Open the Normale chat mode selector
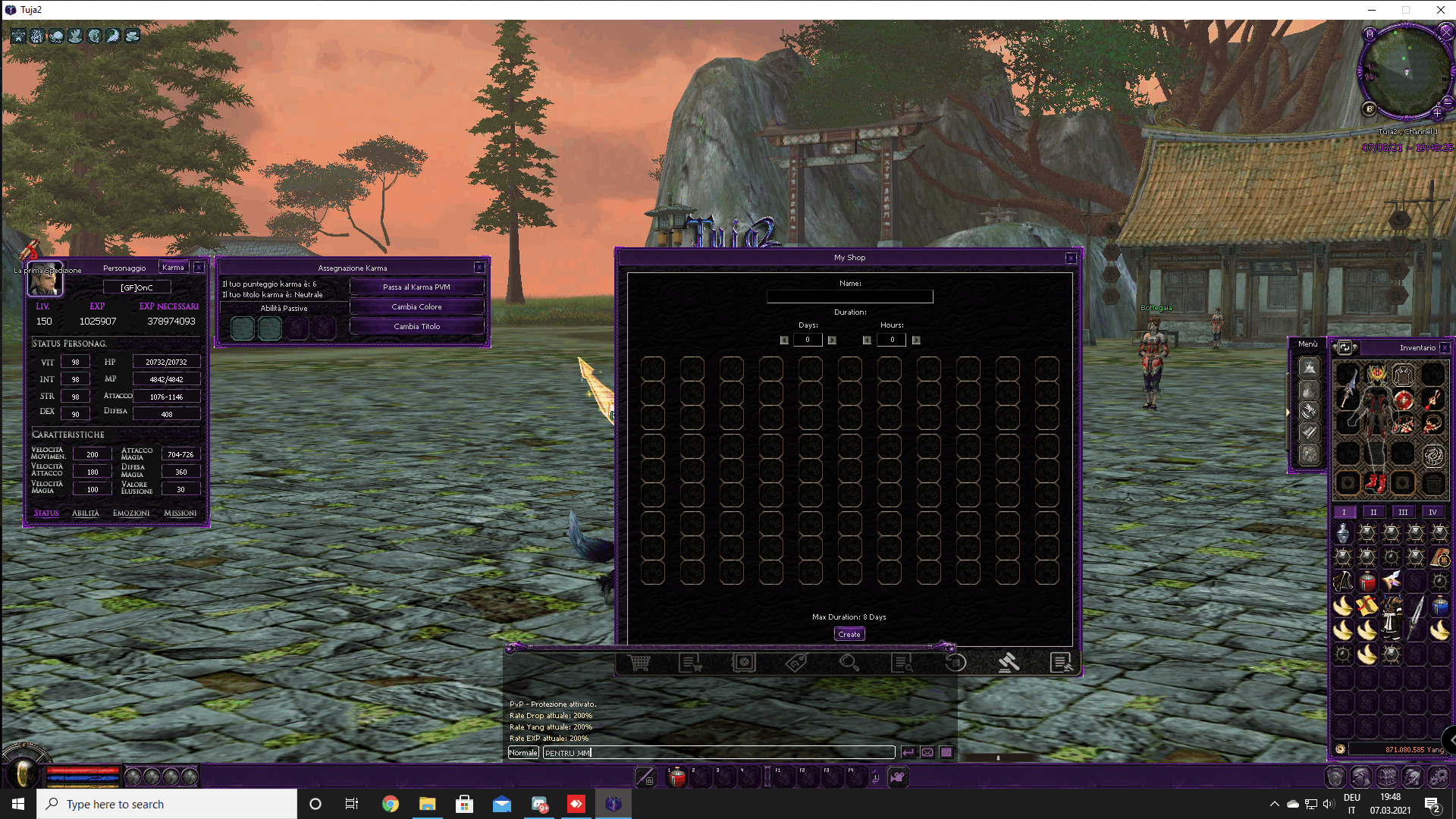 click(x=523, y=752)
